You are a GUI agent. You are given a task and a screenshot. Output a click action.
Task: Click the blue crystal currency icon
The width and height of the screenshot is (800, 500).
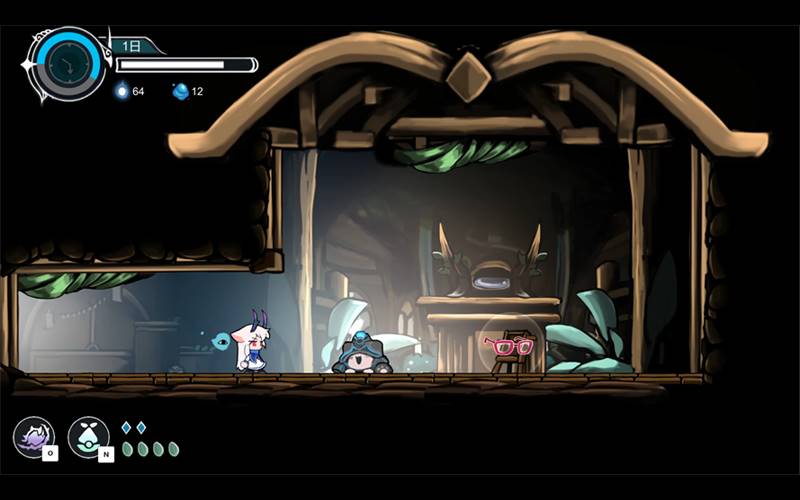180,91
